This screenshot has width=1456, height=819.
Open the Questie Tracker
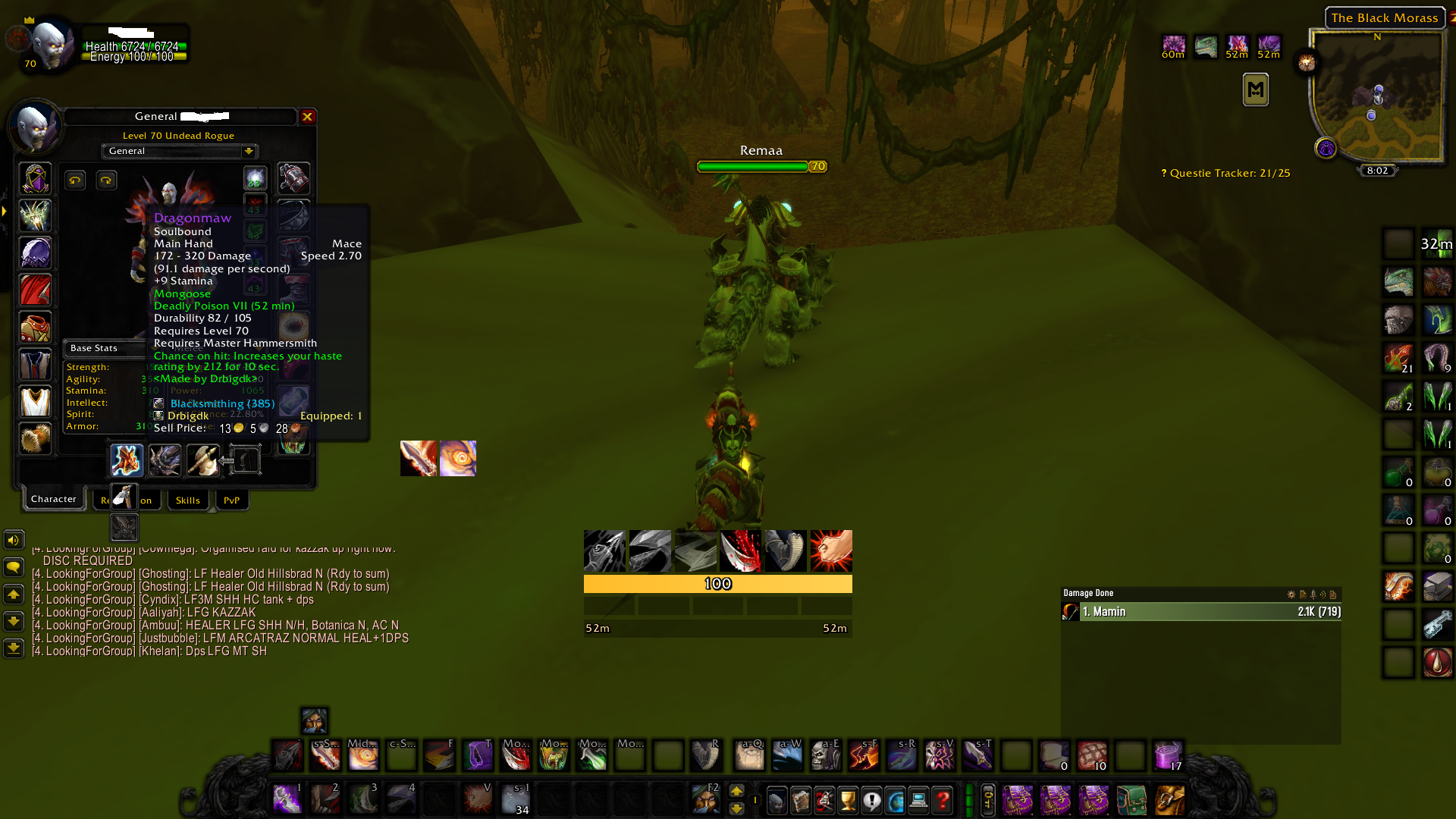click(x=1225, y=174)
